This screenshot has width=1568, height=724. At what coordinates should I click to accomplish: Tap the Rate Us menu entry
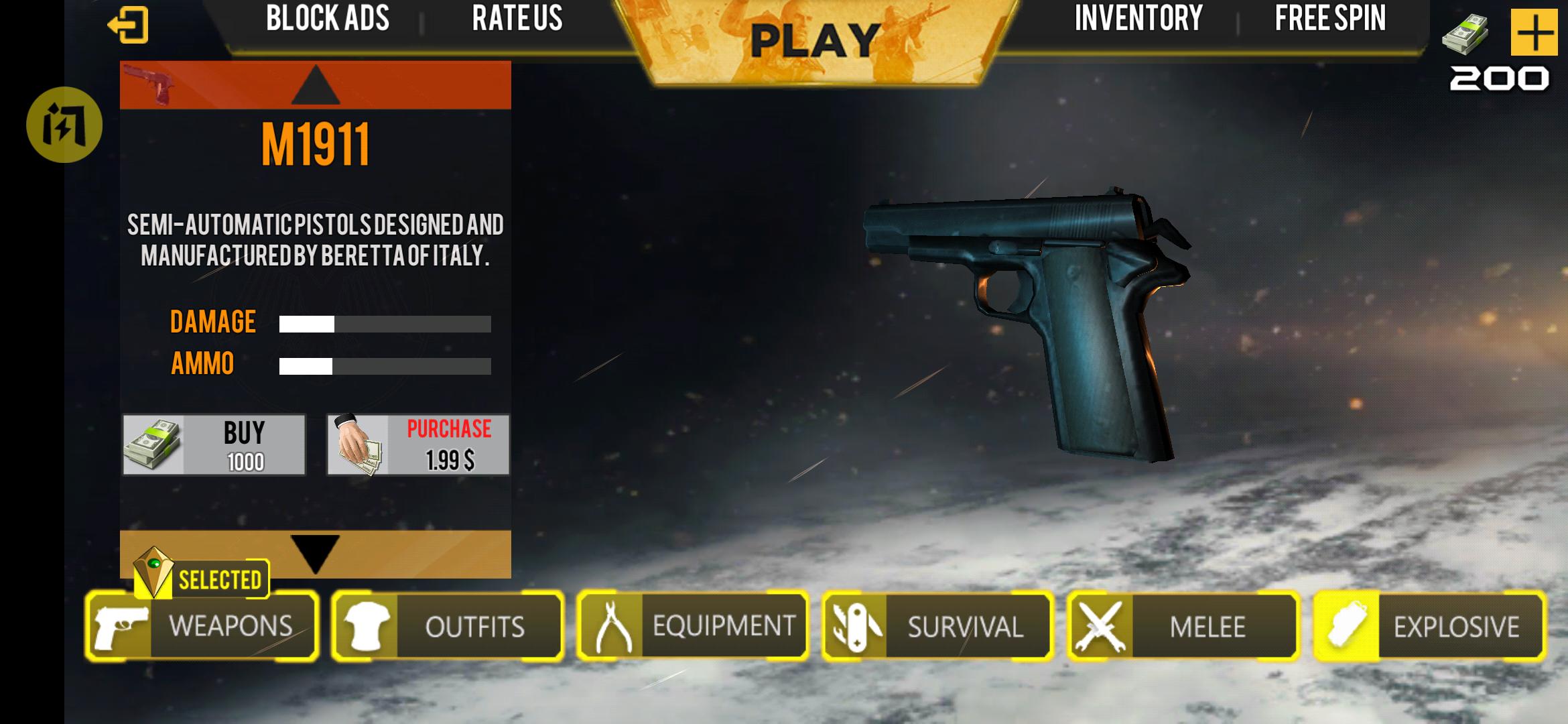click(517, 19)
